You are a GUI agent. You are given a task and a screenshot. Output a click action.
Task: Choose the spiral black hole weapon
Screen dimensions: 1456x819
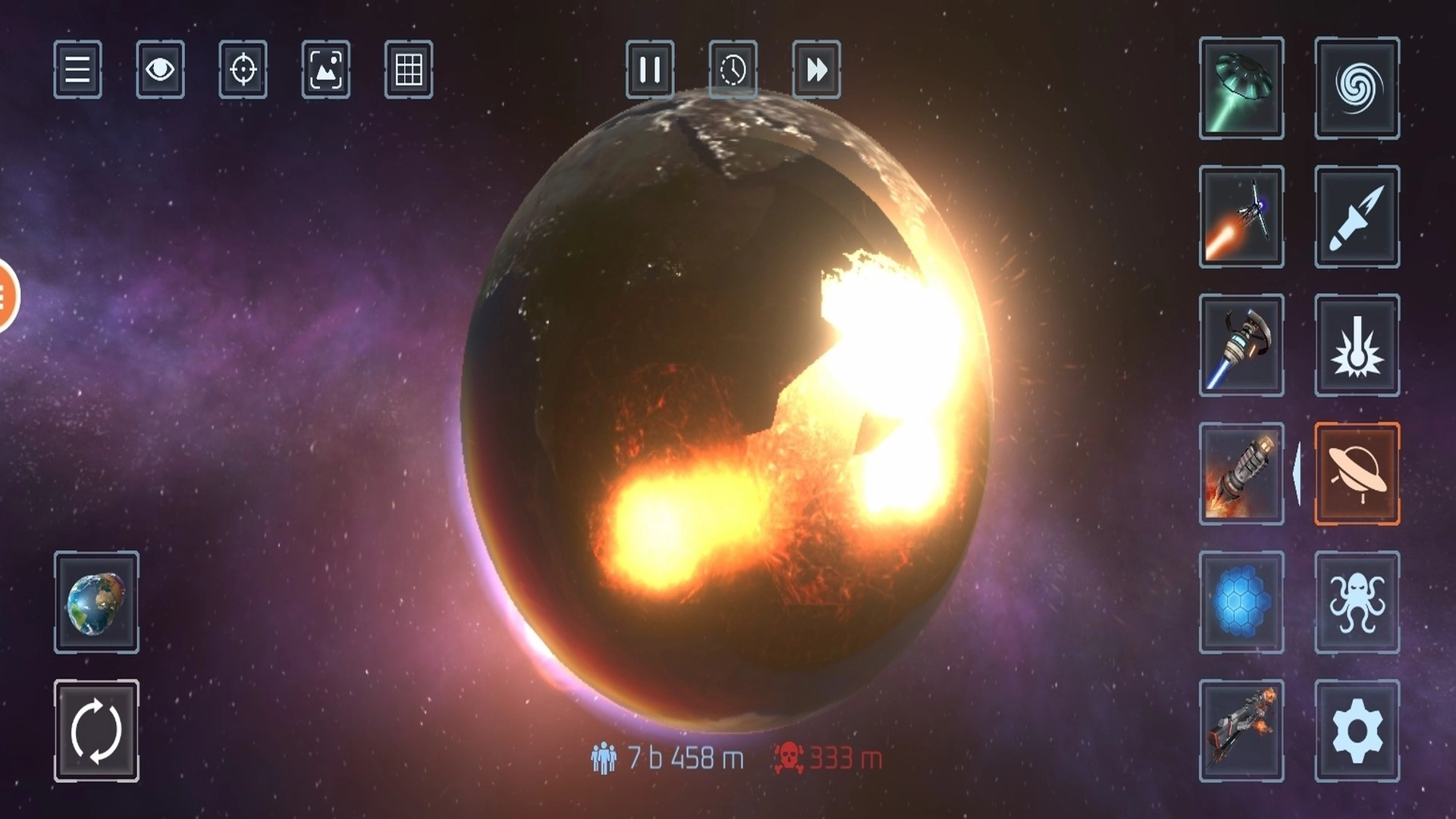coord(1357,88)
